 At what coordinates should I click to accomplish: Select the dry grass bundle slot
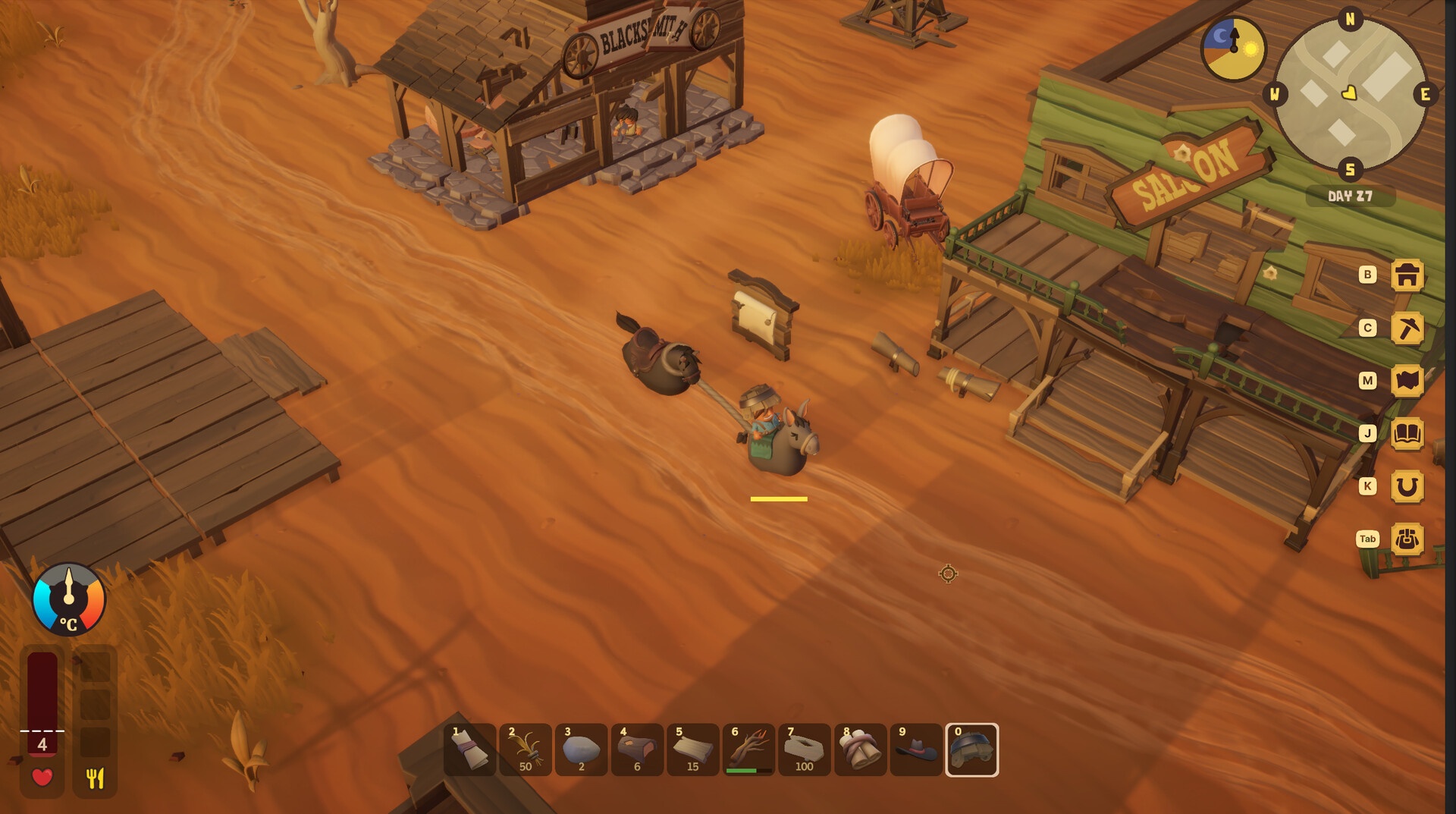pyautogui.click(x=526, y=750)
